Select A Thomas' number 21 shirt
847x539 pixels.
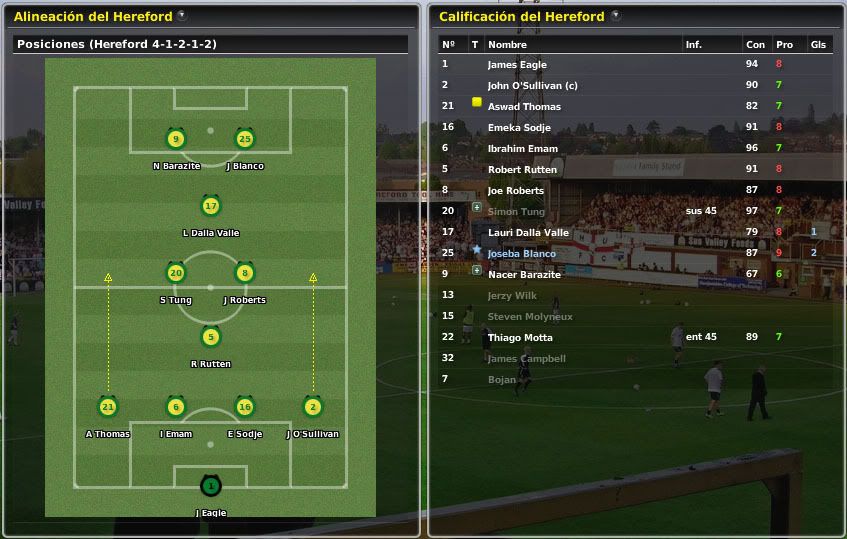click(x=108, y=407)
